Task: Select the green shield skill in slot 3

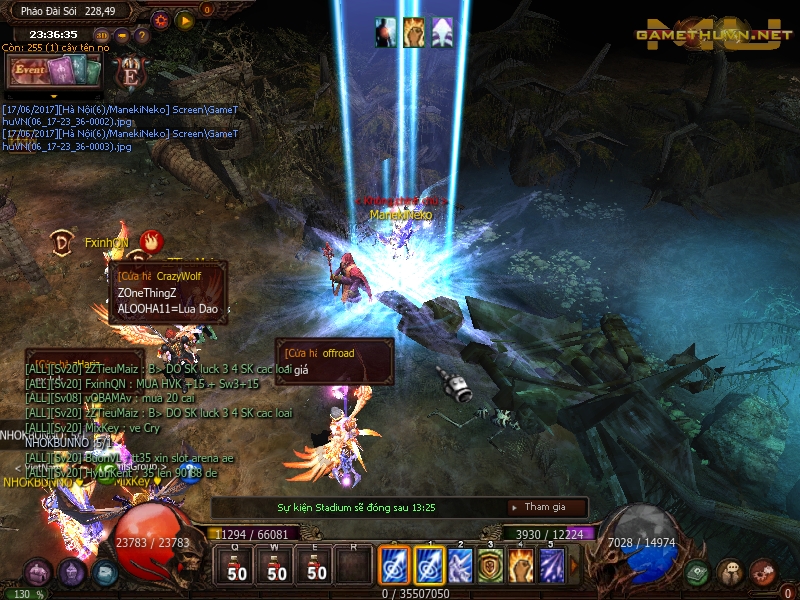Action: (490, 566)
